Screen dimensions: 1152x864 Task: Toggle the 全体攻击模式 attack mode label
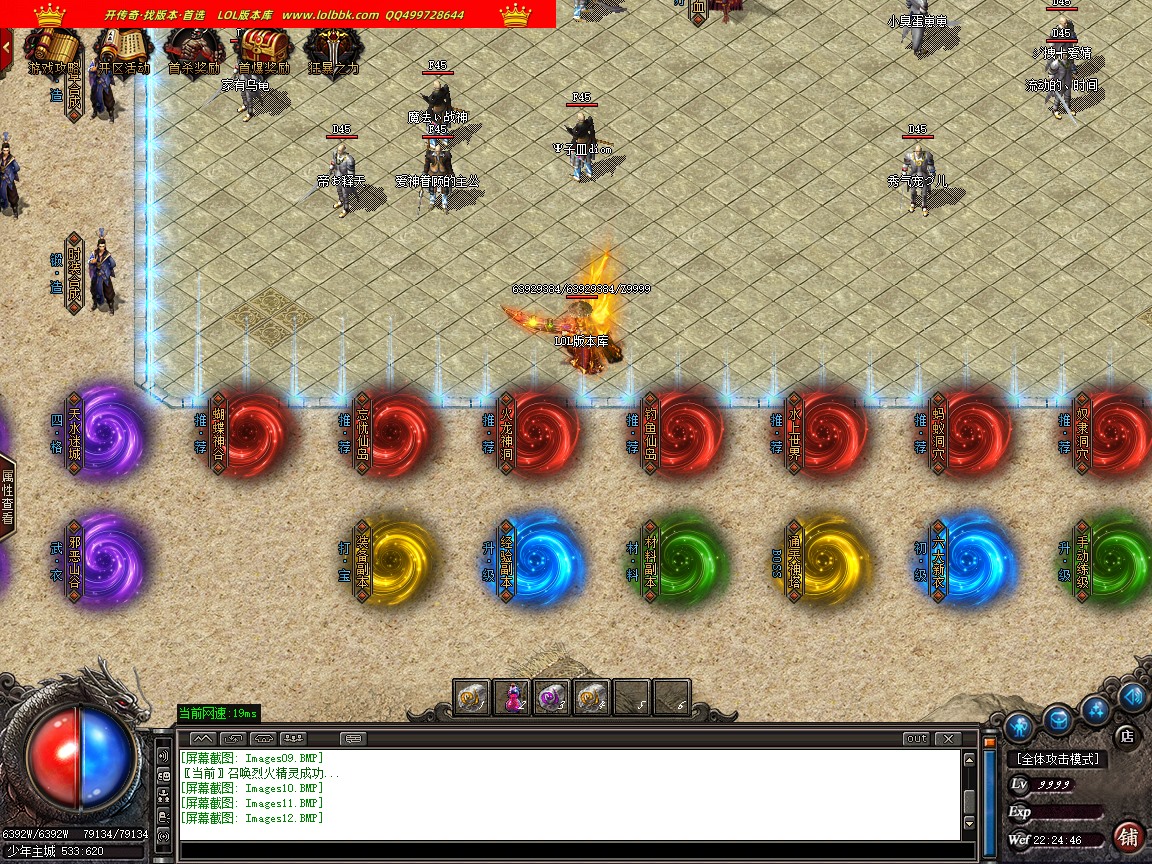(x=1057, y=759)
